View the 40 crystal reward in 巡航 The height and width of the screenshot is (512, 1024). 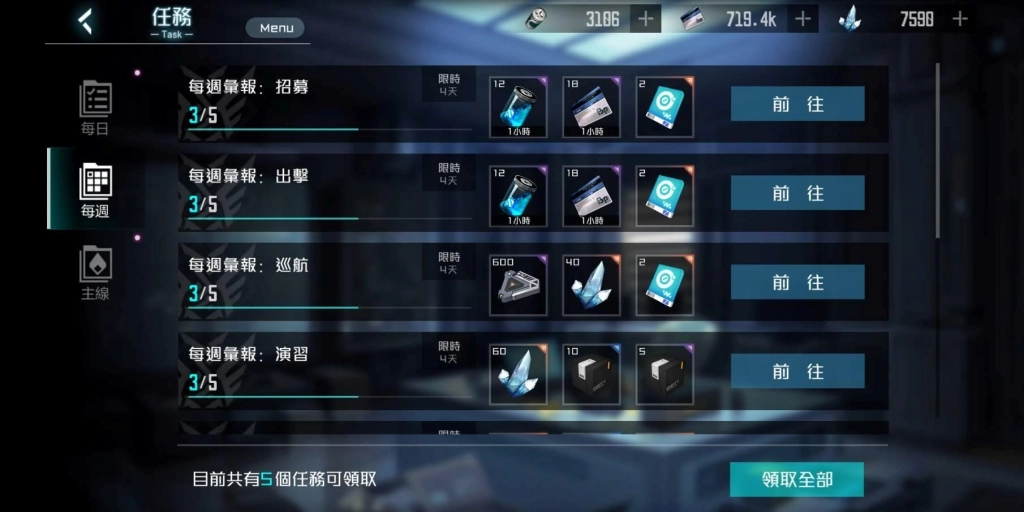point(591,285)
